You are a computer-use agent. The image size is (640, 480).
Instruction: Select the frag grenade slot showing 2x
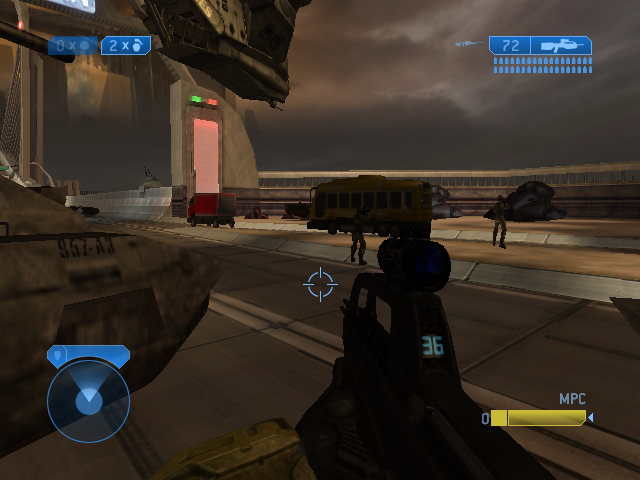coord(126,45)
